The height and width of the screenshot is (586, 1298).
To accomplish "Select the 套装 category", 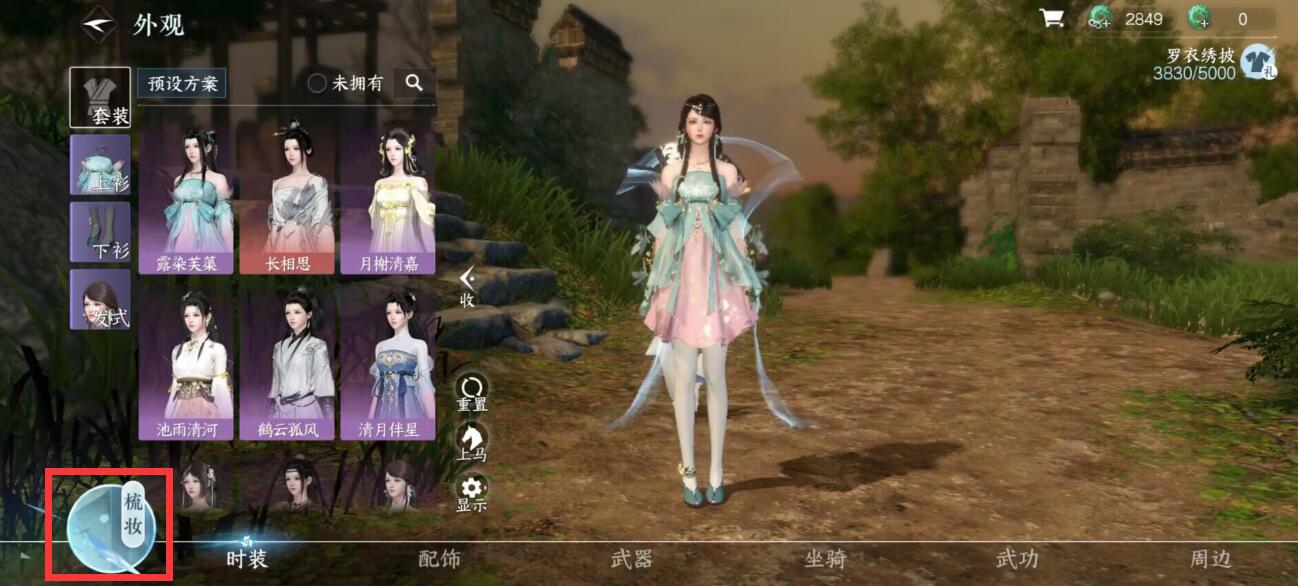I will click(x=100, y=97).
